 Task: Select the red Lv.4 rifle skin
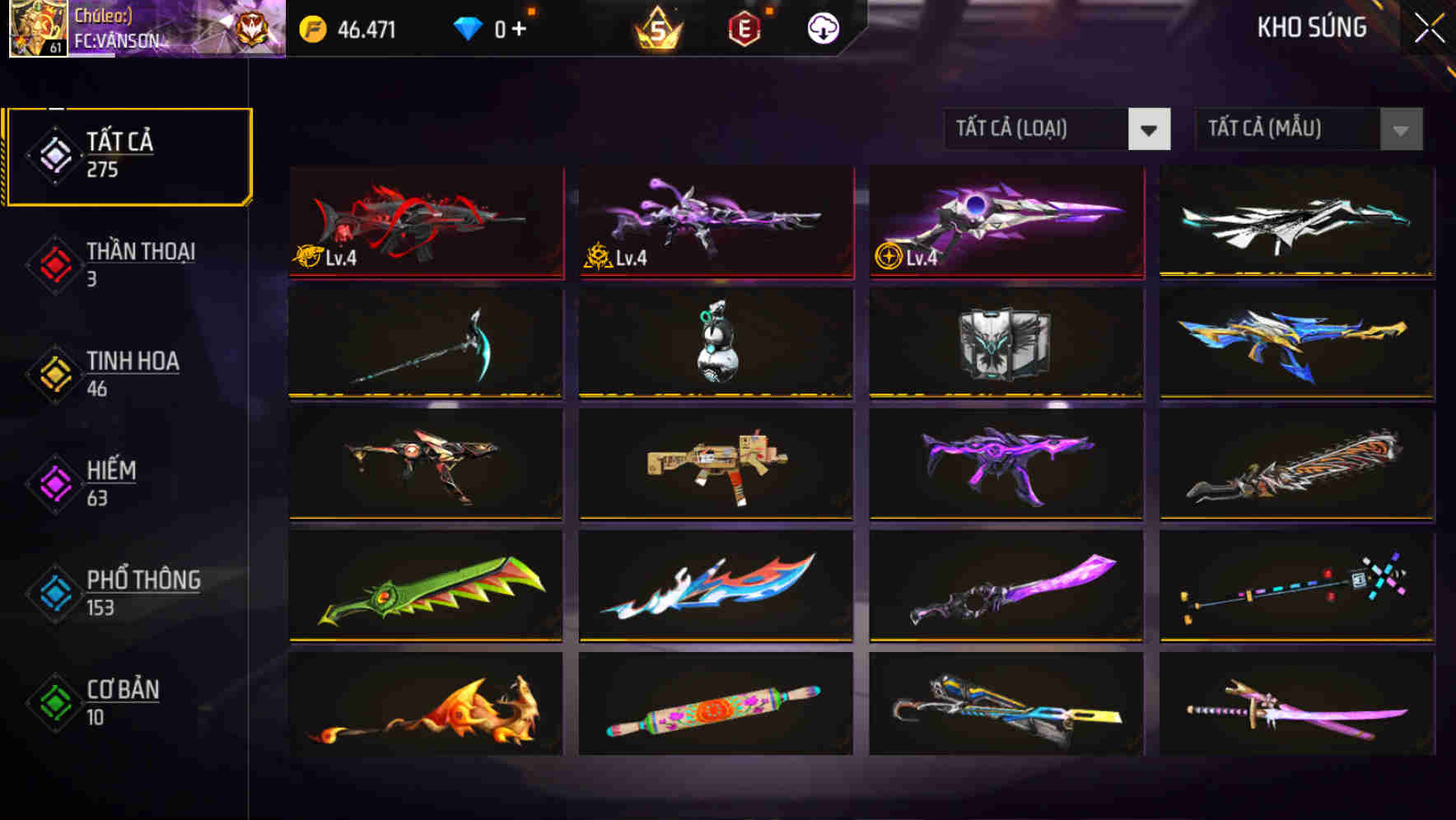click(426, 222)
